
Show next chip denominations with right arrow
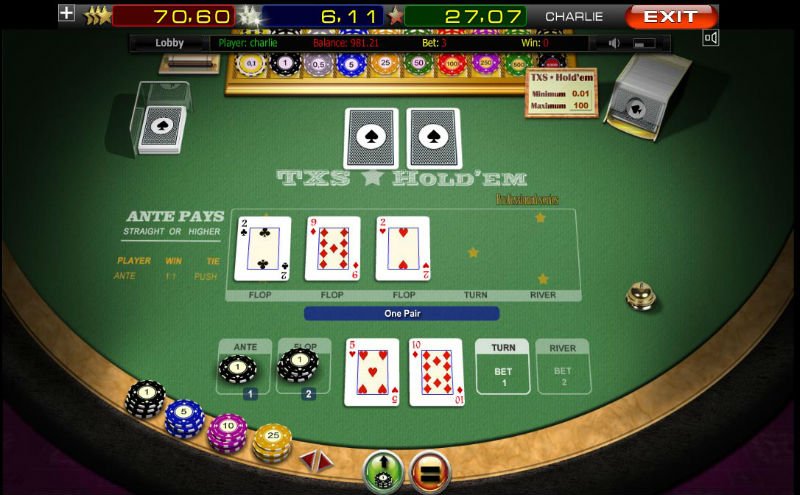click(x=325, y=460)
